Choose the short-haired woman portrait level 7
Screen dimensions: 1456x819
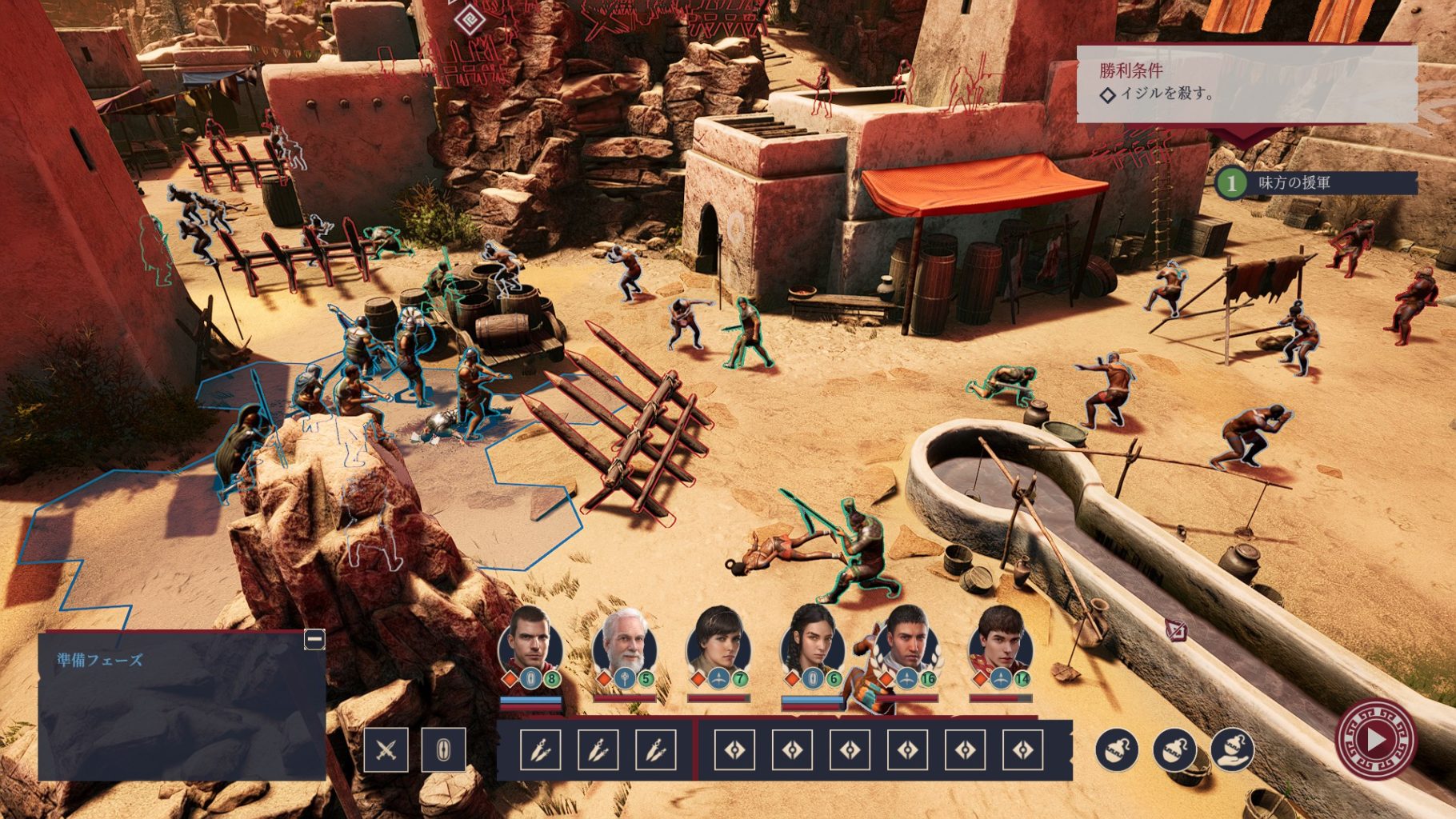(718, 644)
